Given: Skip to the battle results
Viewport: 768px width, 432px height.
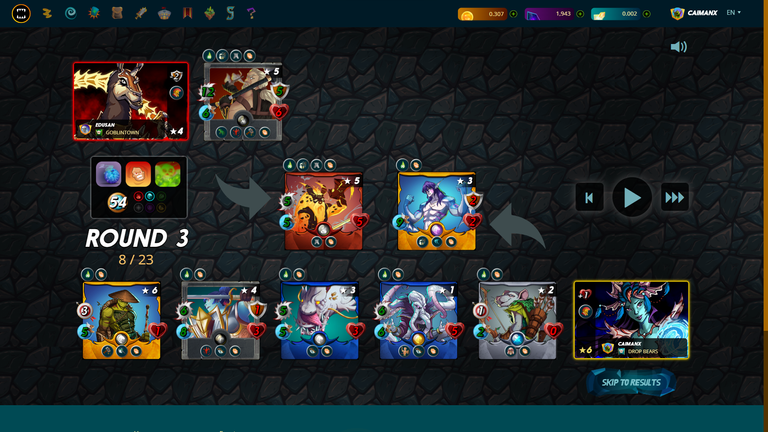Looking at the screenshot, I should point(631,382).
